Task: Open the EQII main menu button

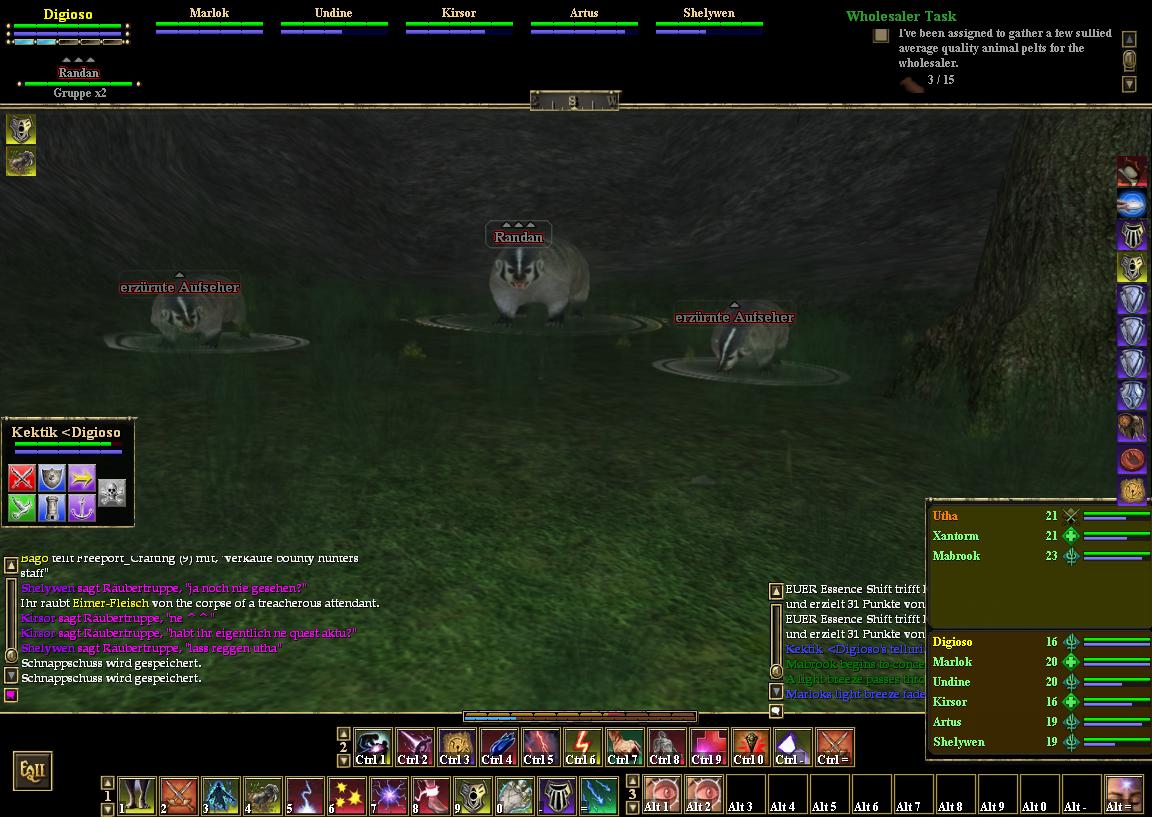Action: pos(31,771)
